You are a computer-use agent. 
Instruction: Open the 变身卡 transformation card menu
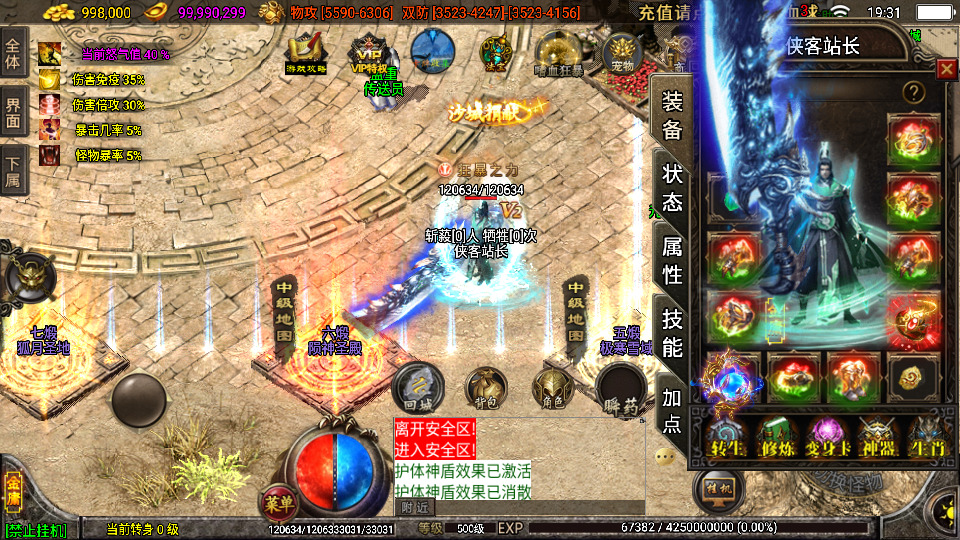(828, 438)
